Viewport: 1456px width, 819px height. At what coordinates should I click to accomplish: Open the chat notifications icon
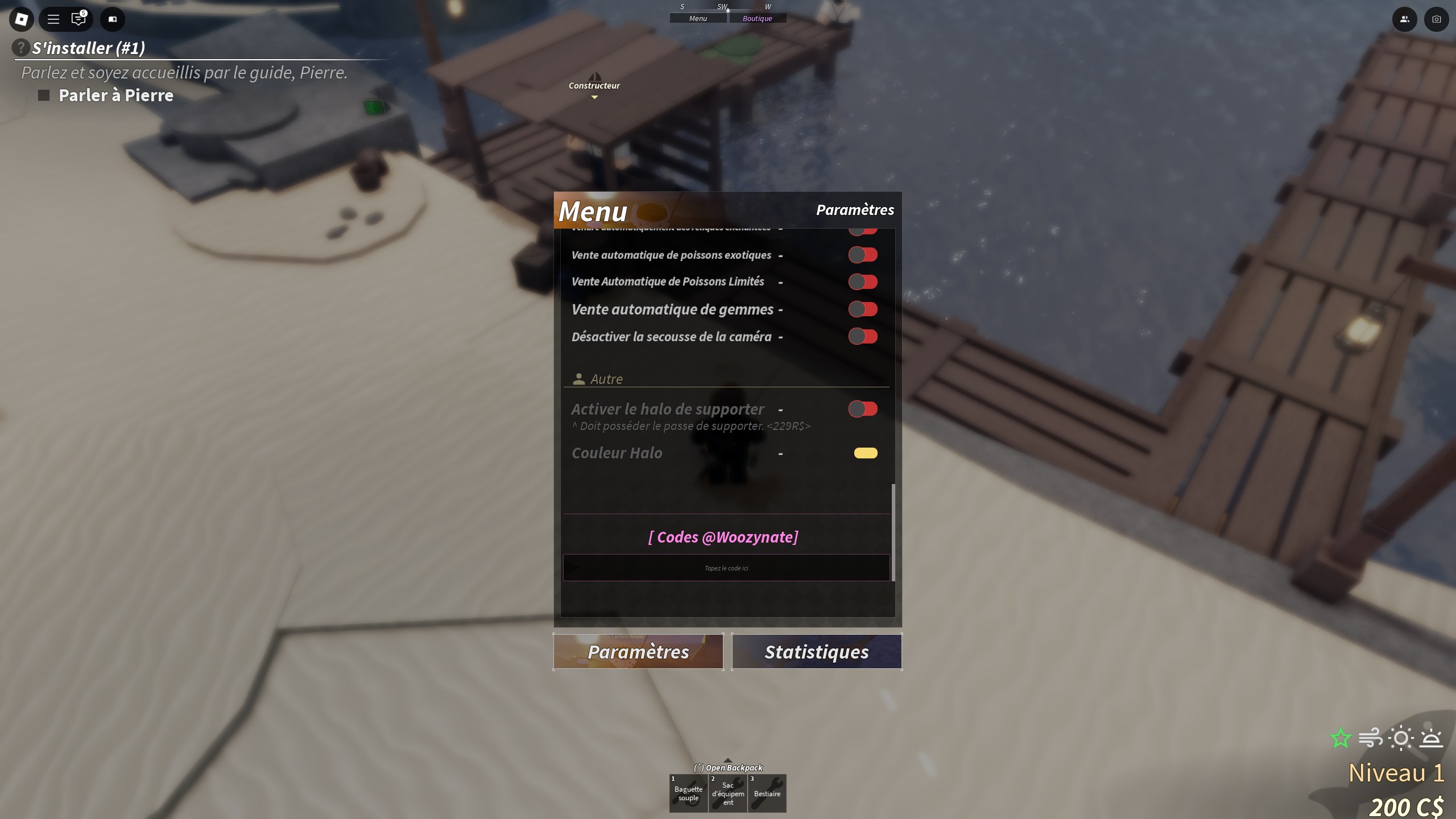coord(78,19)
